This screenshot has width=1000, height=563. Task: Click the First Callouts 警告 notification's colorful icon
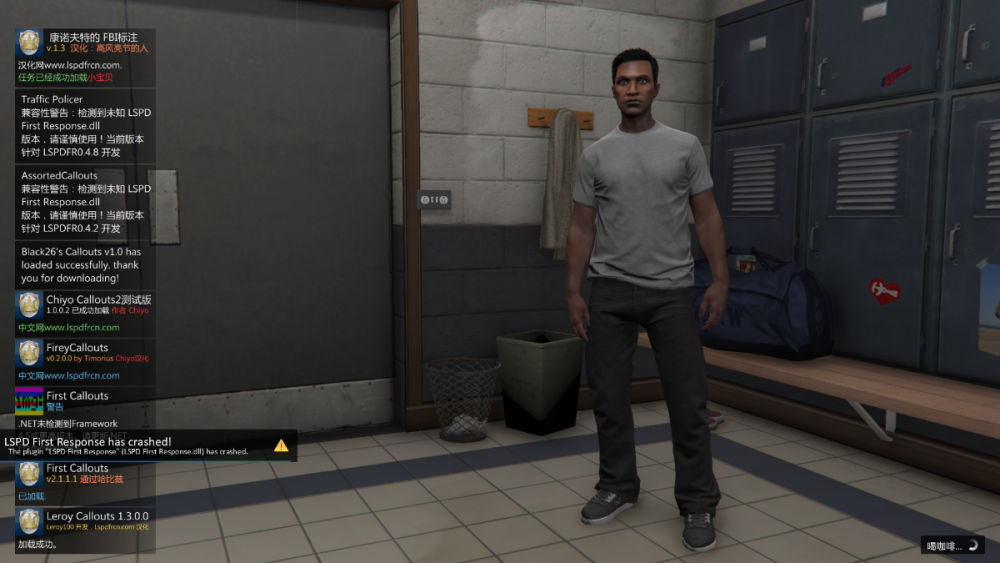(x=29, y=403)
